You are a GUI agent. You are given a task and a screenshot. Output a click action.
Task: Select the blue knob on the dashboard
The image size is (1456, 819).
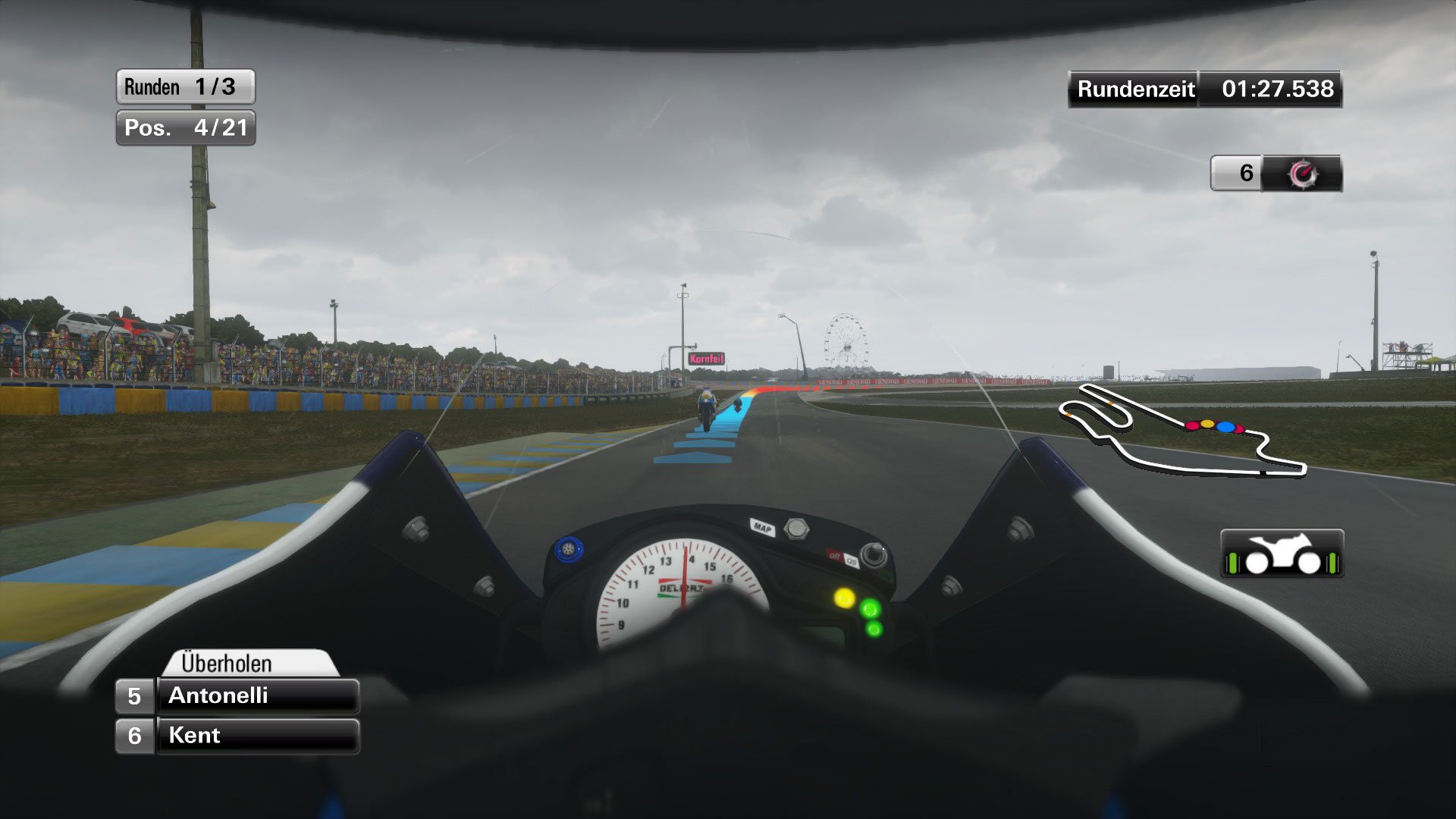tap(569, 550)
